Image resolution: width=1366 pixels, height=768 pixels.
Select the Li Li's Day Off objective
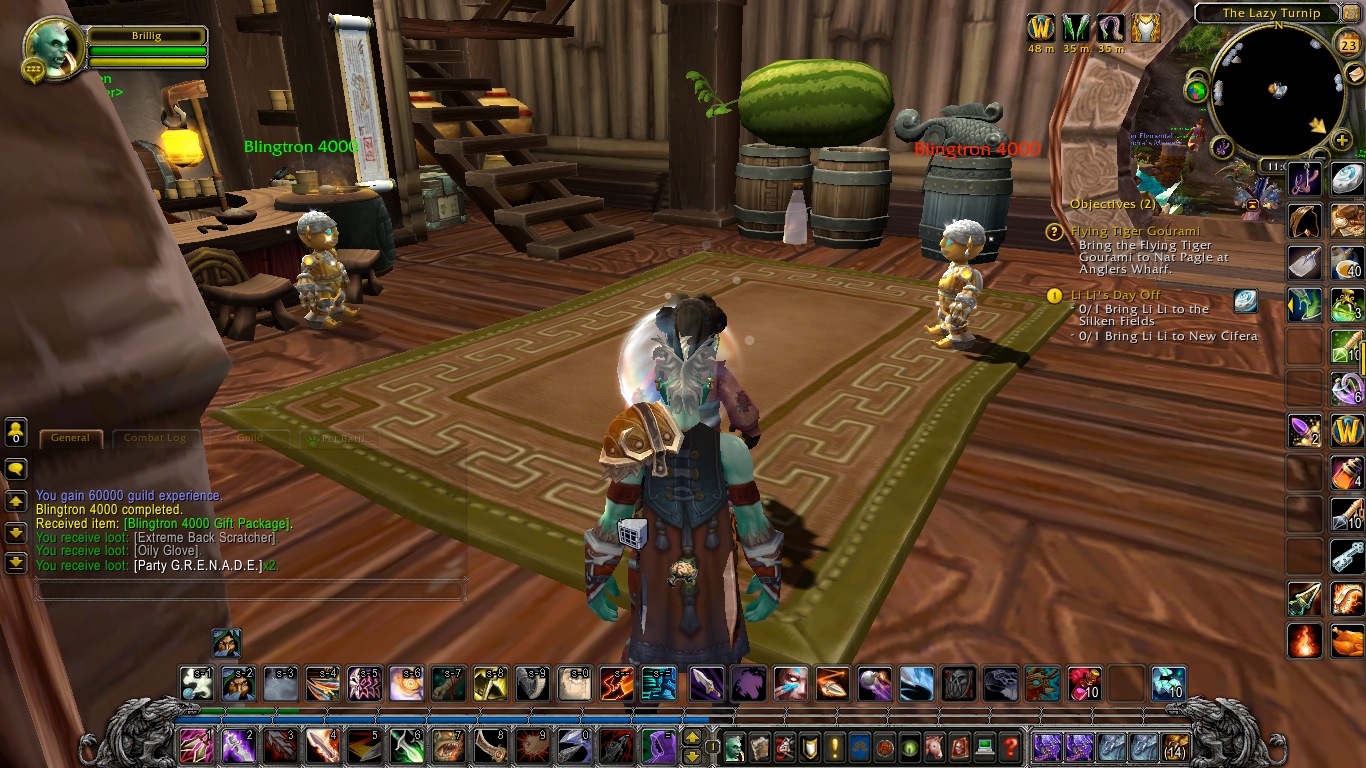coord(1115,295)
